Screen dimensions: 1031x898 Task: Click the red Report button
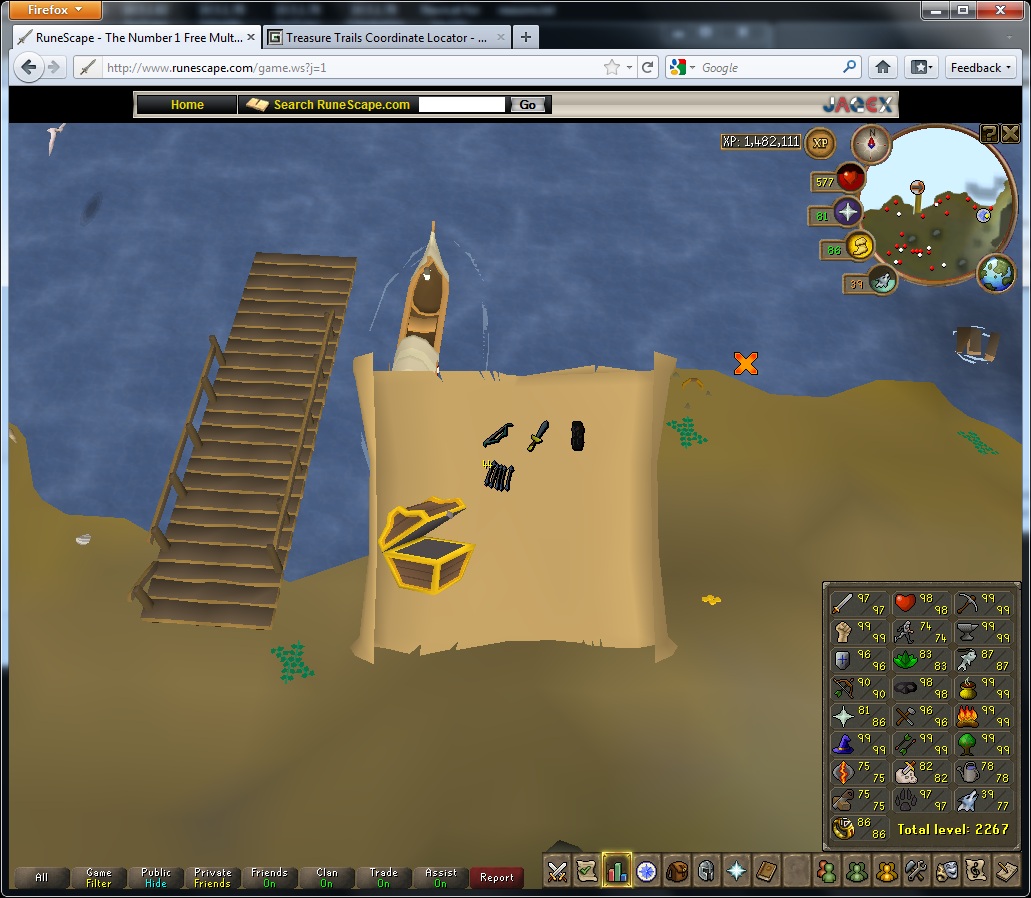point(496,878)
